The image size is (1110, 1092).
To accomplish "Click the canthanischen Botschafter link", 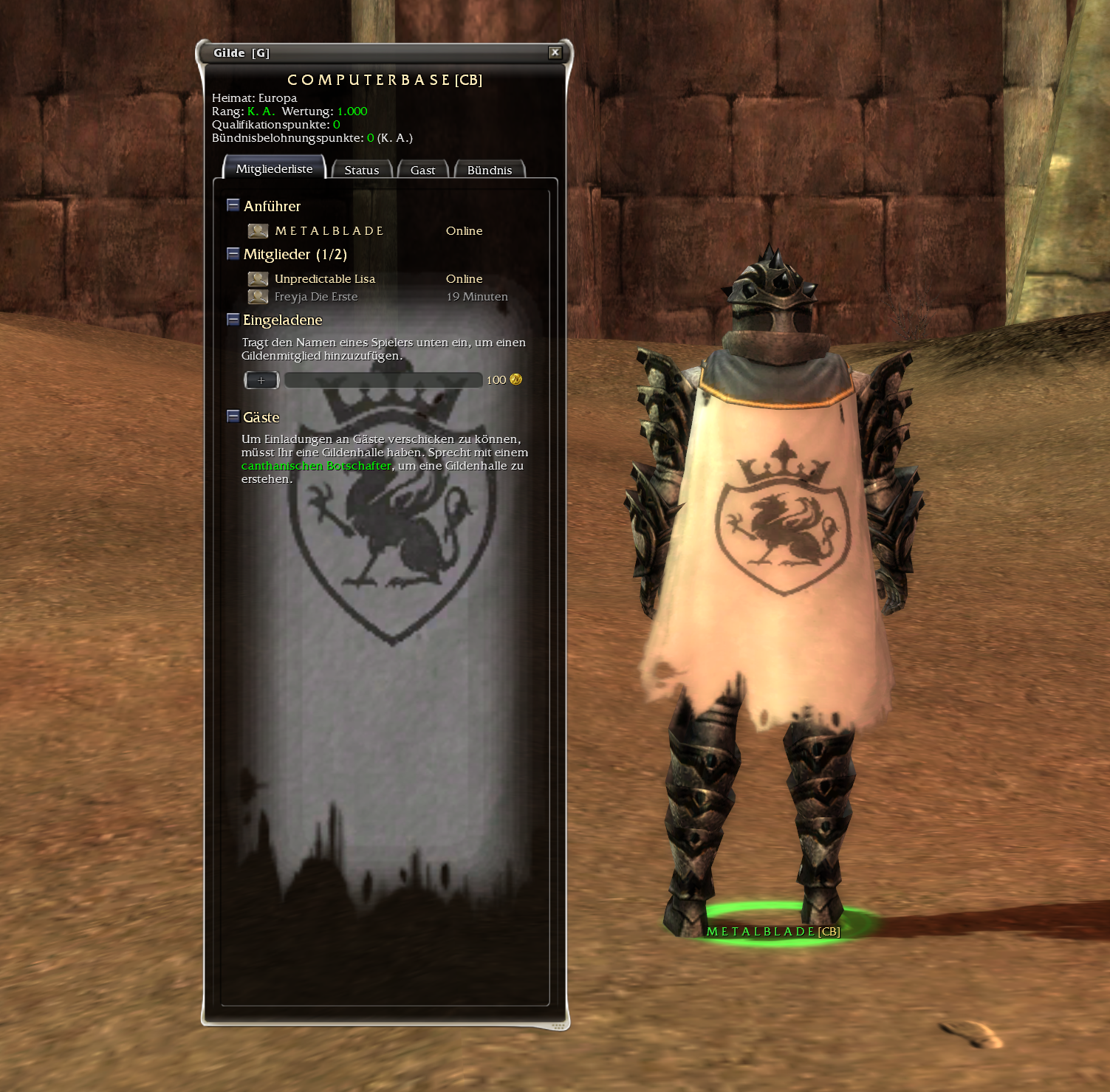I will [x=316, y=466].
